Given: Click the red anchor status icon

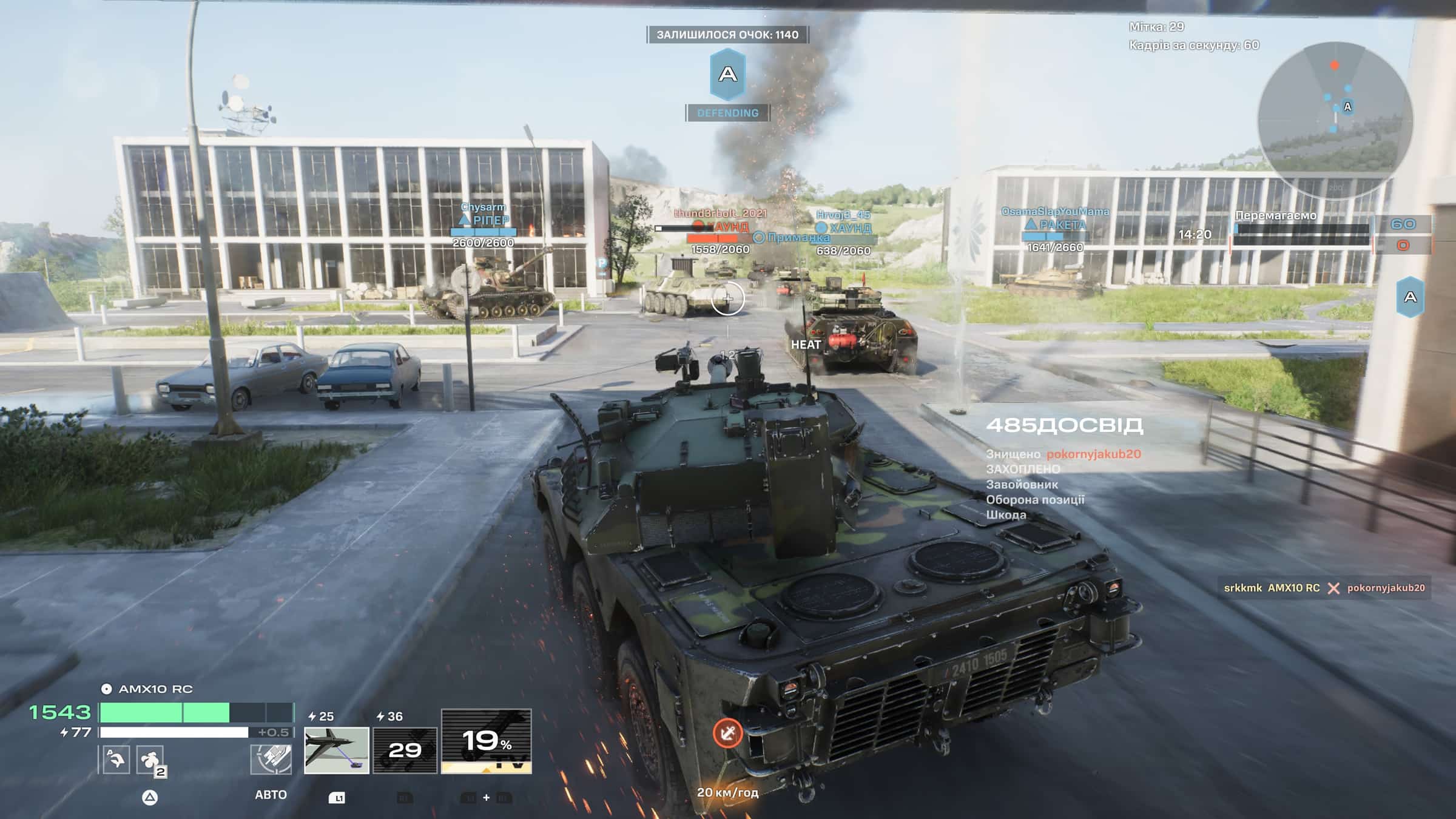Looking at the screenshot, I should coord(727,733).
